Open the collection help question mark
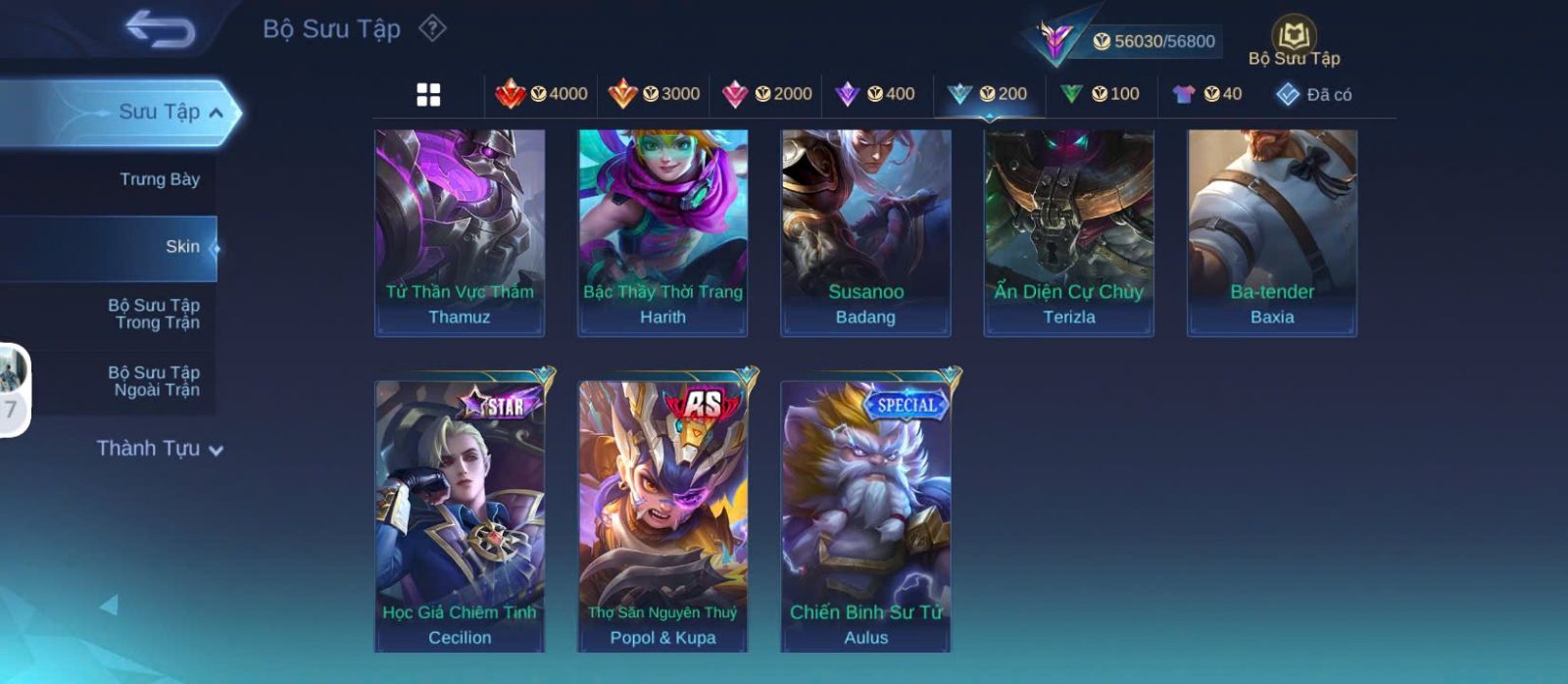The height and width of the screenshot is (684, 1568). pos(432,28)
